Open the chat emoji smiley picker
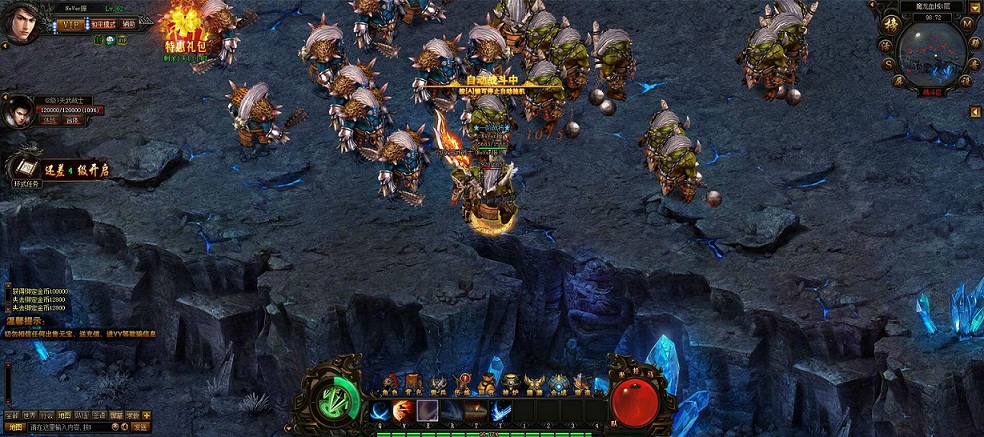 116,427
